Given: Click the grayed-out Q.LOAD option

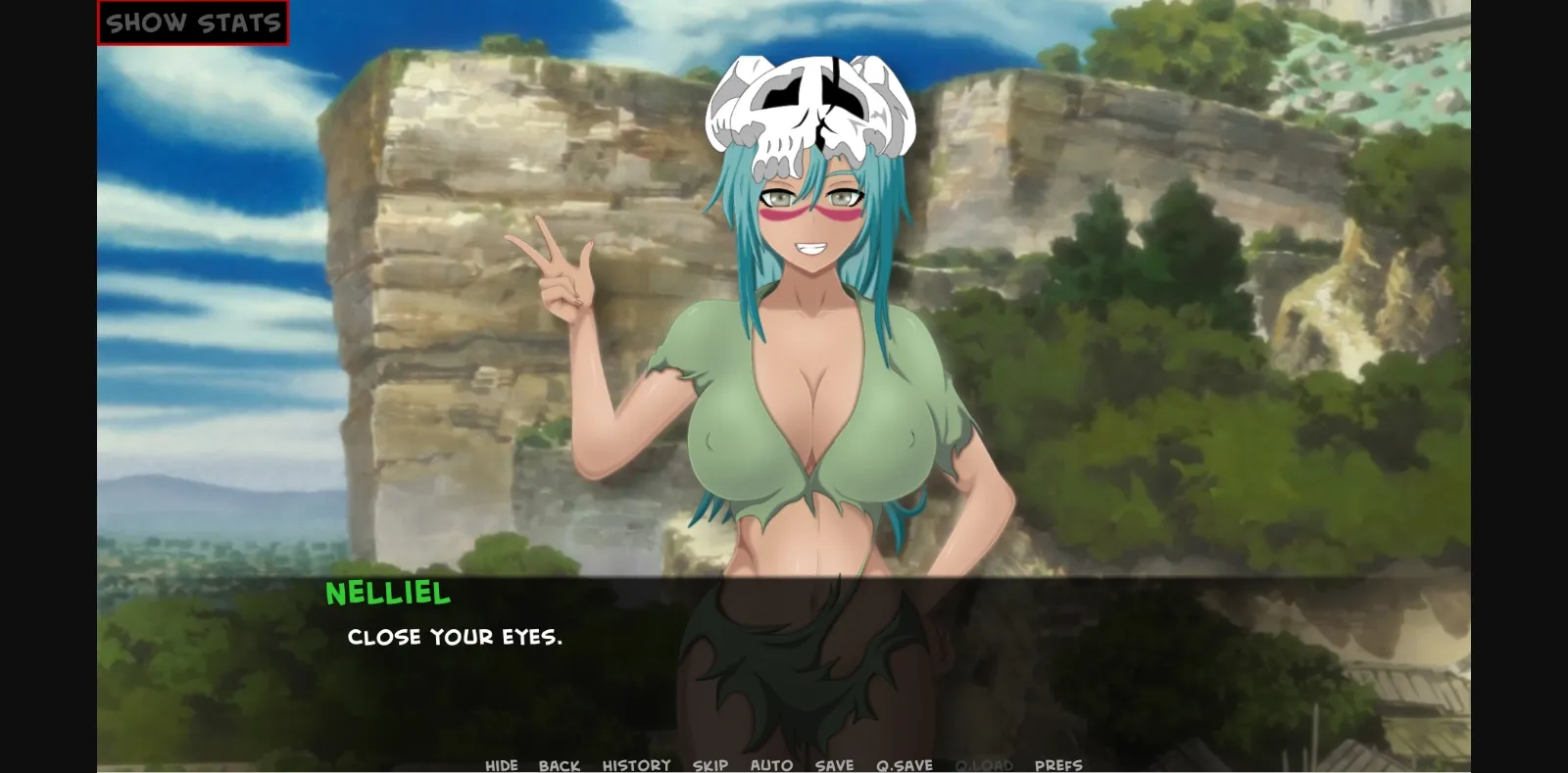Looking at the screenshot, I should click(x=983, y=764).
